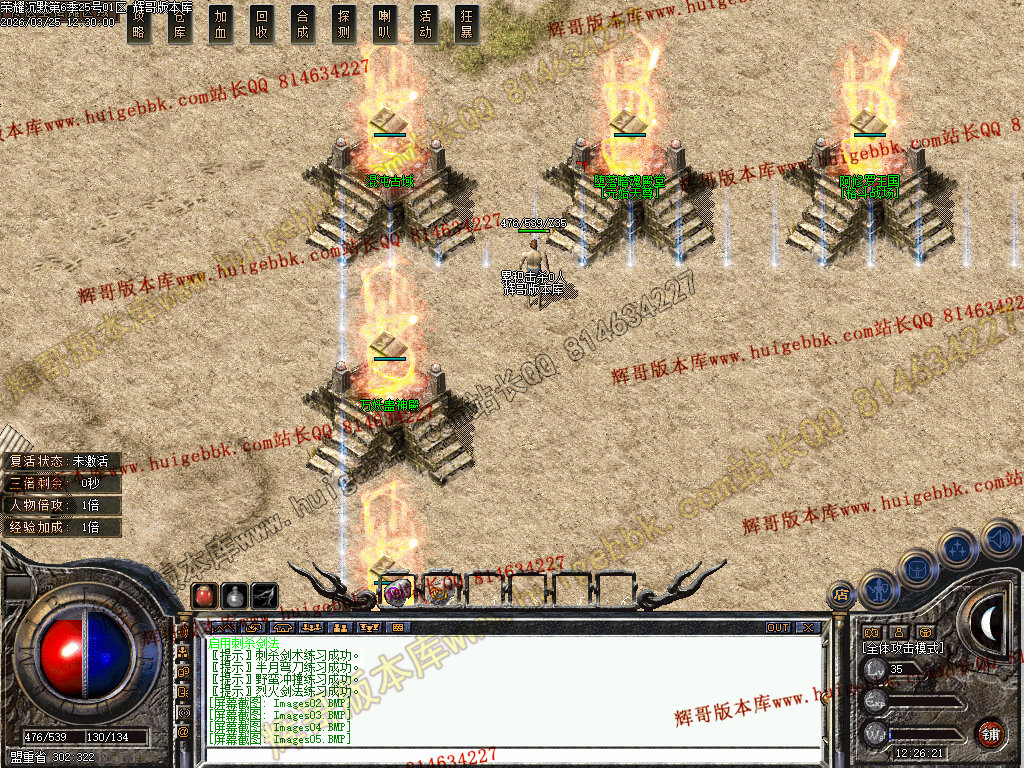
Task: Open the 喇叭 horn broadcast
Action: coord(385,24)
